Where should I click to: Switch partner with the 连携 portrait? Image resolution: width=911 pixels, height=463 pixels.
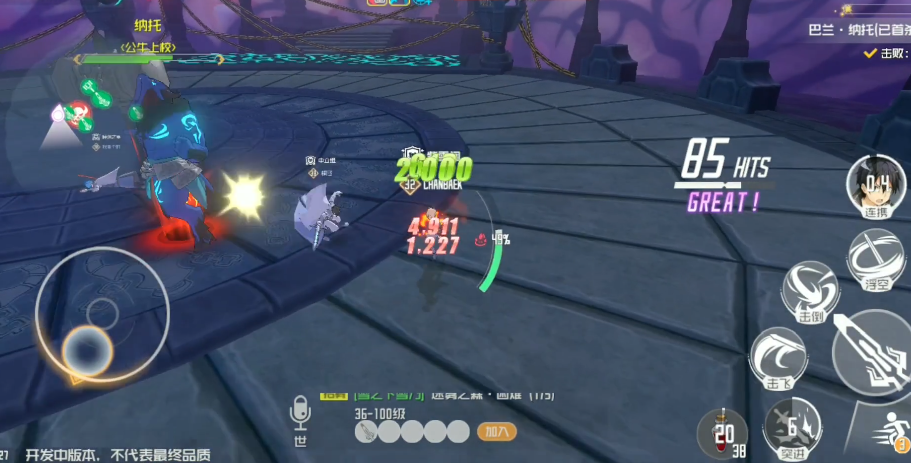(x=874, y=186)
